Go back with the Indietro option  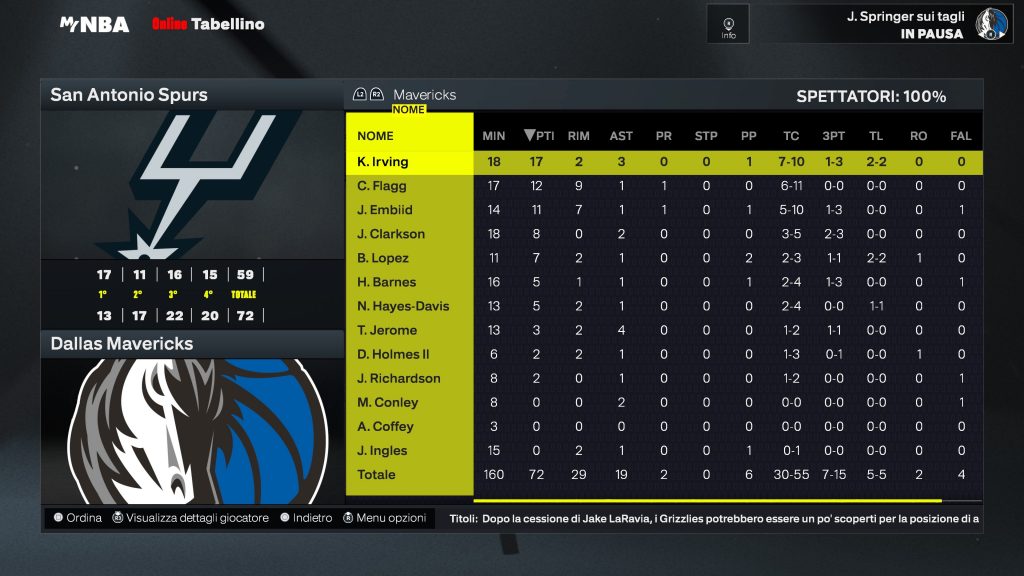pyautogui.click(x=305, y=518)
